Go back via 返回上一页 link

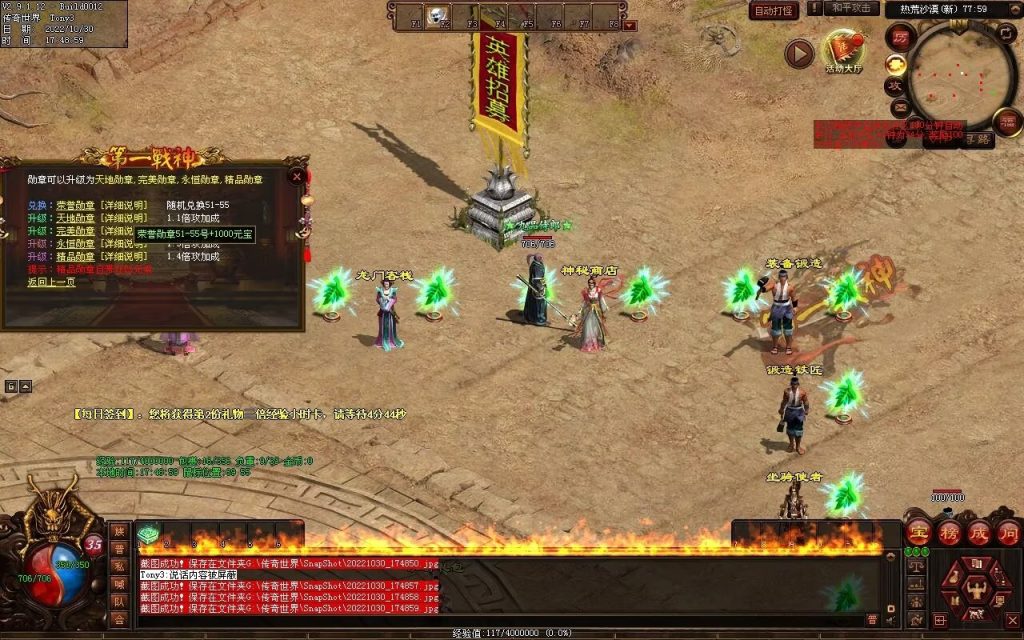[51, 282]
